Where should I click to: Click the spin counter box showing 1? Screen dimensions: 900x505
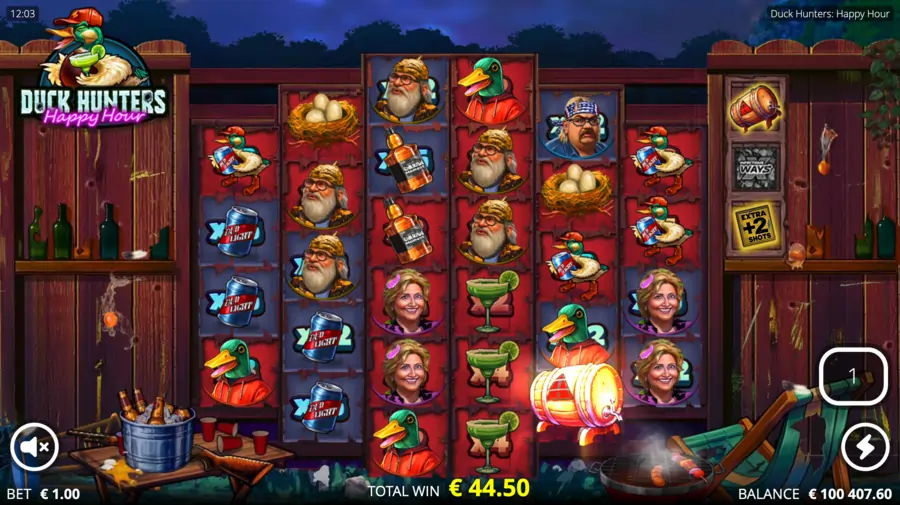coord(852,375)
